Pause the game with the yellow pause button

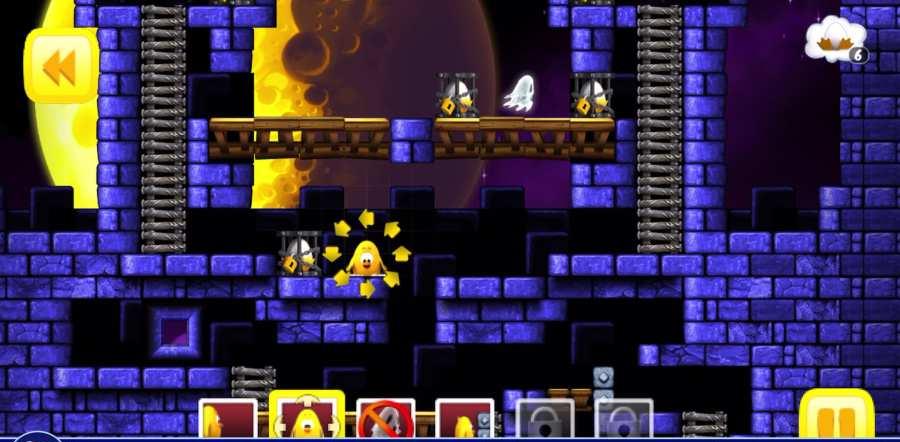coord(836,417)
